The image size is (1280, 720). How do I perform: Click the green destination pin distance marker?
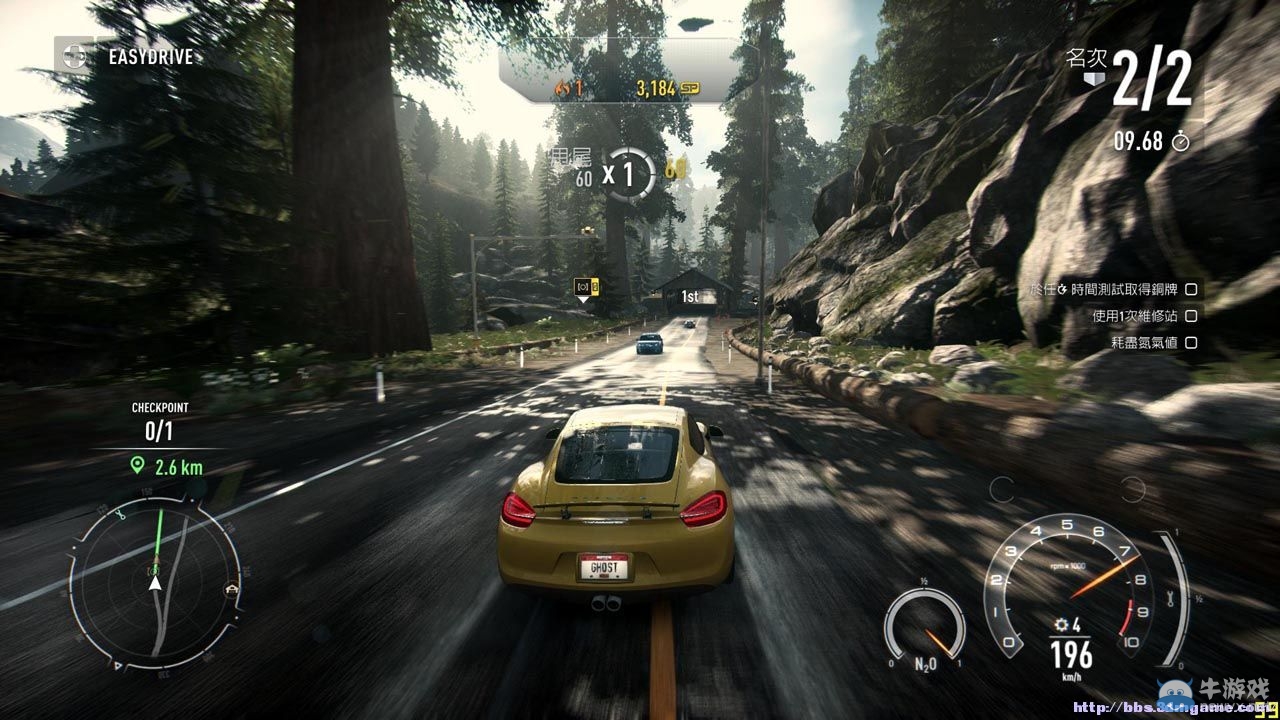tap(137, 466)
